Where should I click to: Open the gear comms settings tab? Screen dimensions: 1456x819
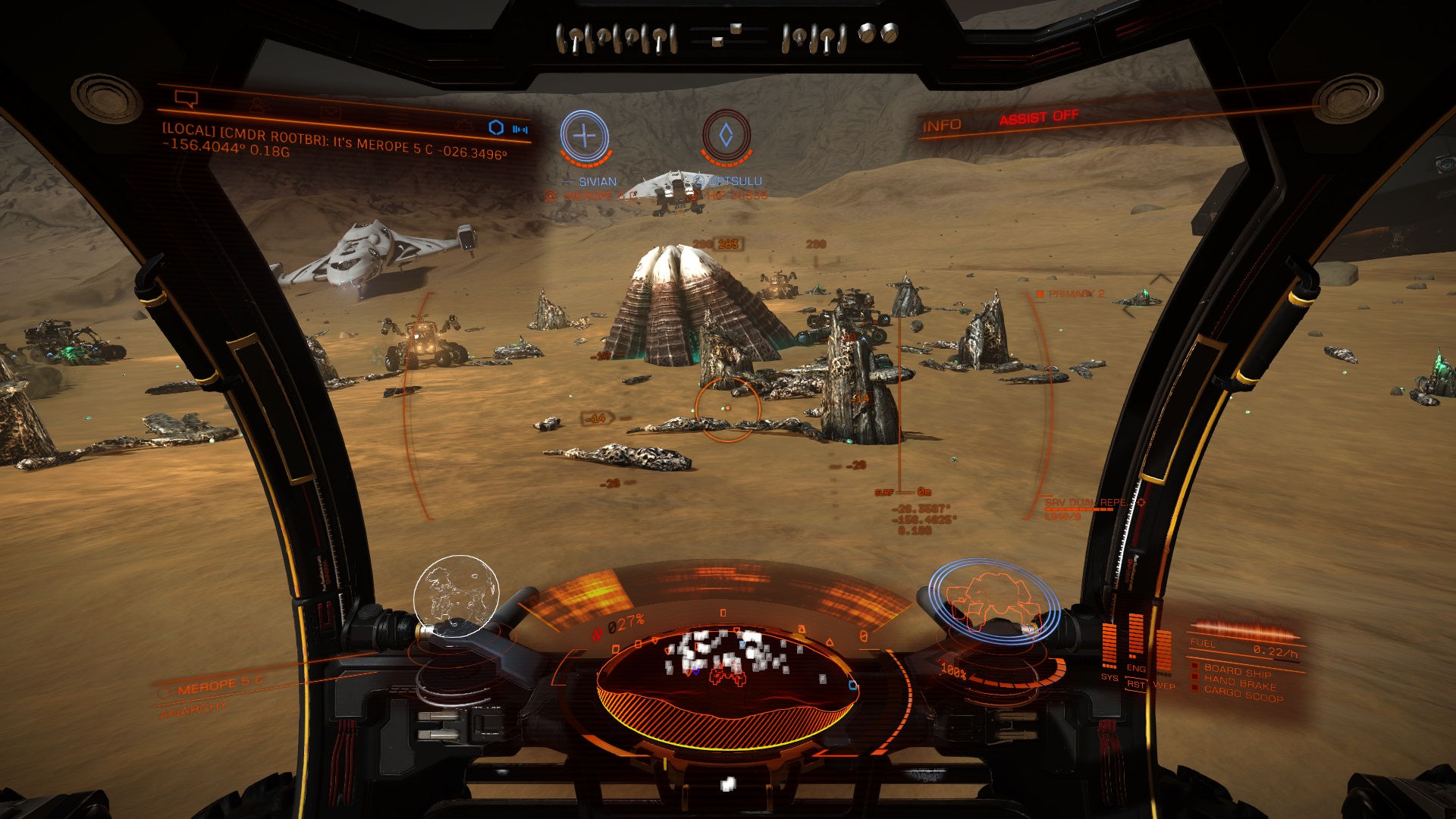[x=464, y=125]
